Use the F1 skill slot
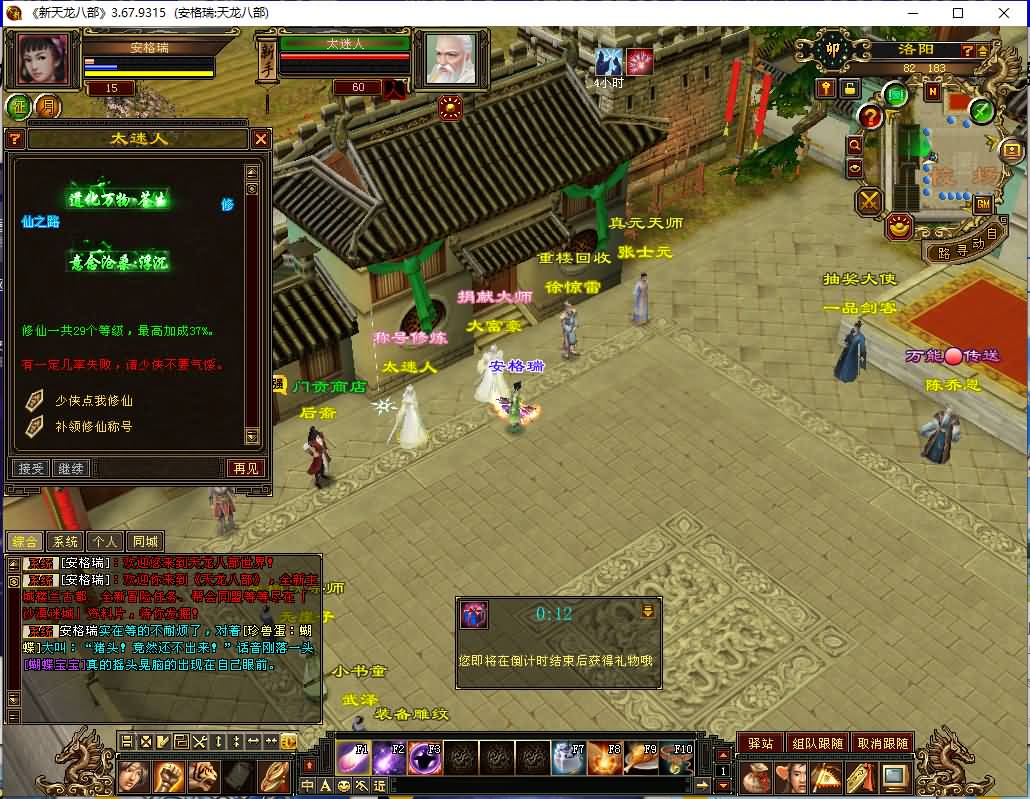The image size is (1030, 799). click(x=352, y=759)
